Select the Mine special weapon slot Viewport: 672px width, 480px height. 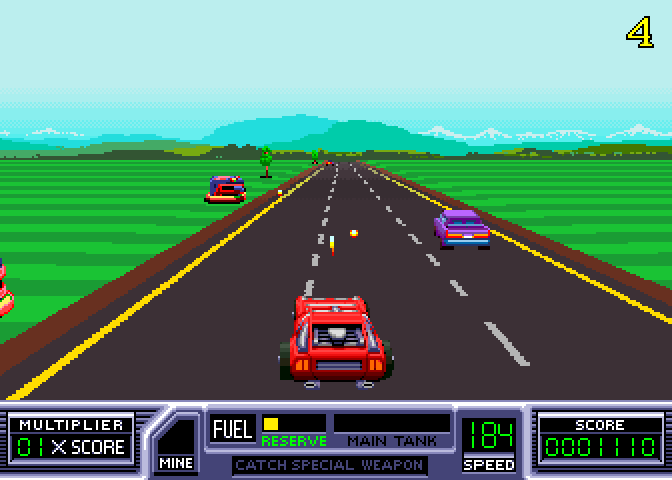click(176, 441)
